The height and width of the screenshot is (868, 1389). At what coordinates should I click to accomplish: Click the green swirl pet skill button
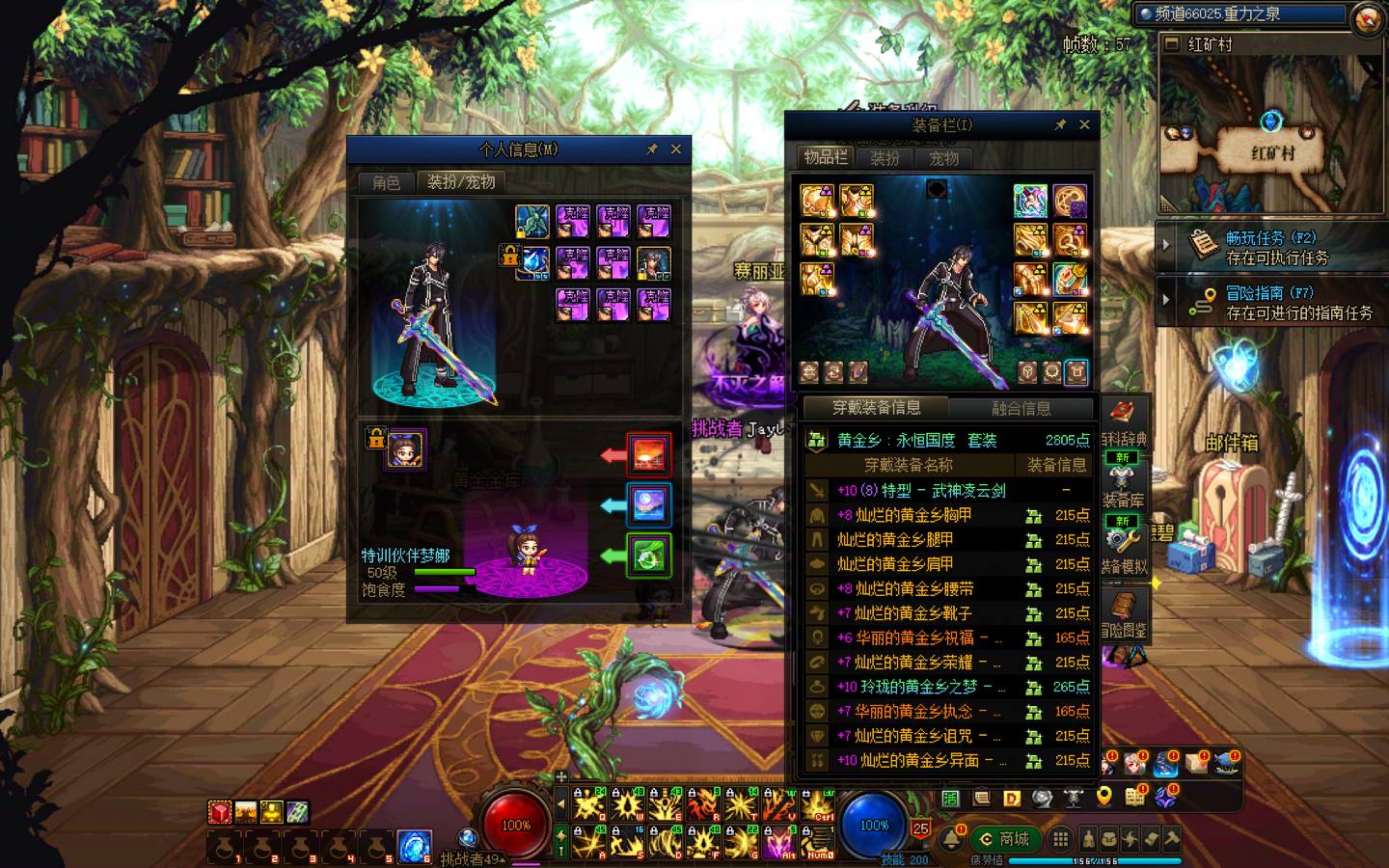[x=648, y=556]
